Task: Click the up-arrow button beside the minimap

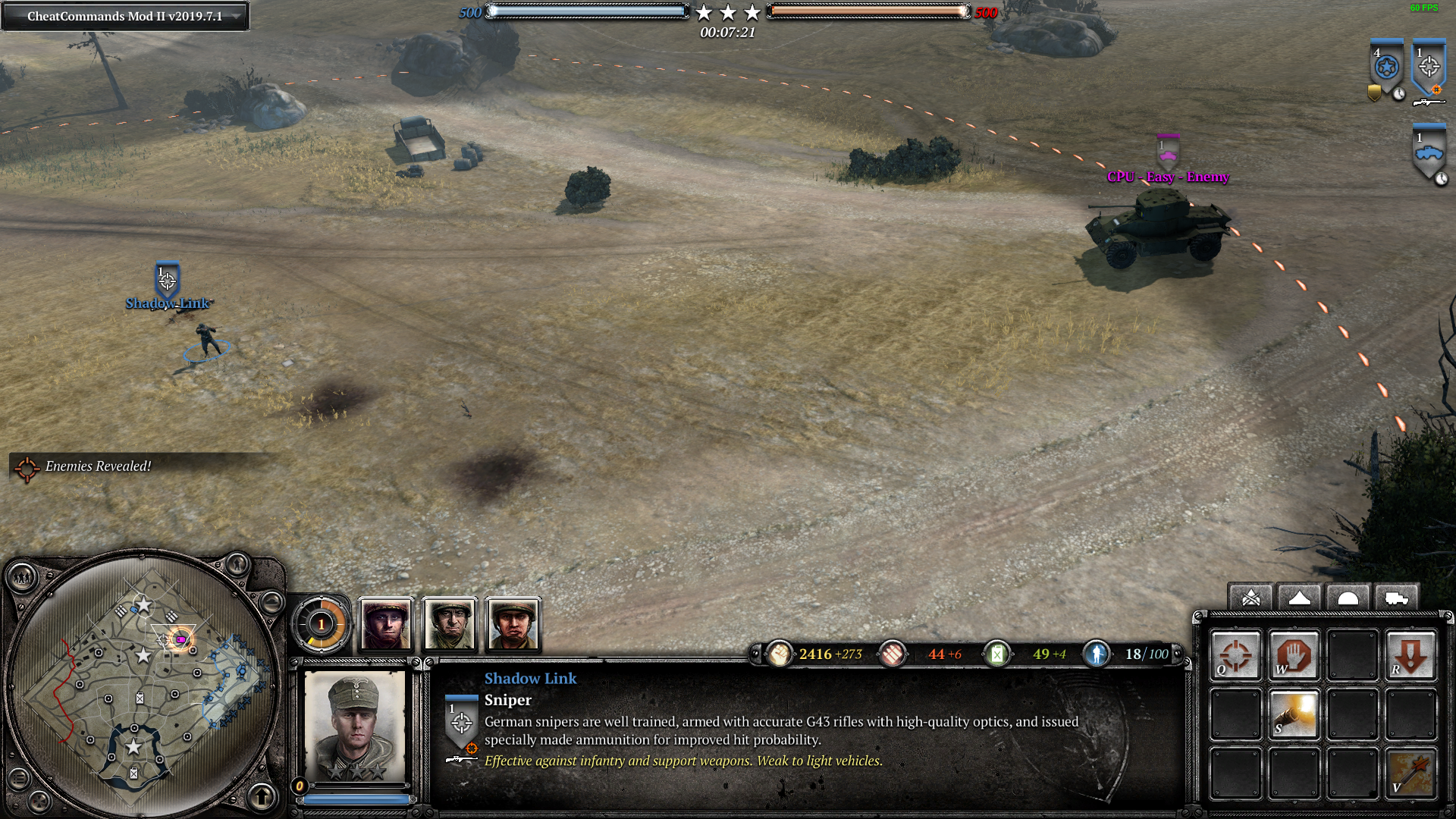Action: click(262, 796)
